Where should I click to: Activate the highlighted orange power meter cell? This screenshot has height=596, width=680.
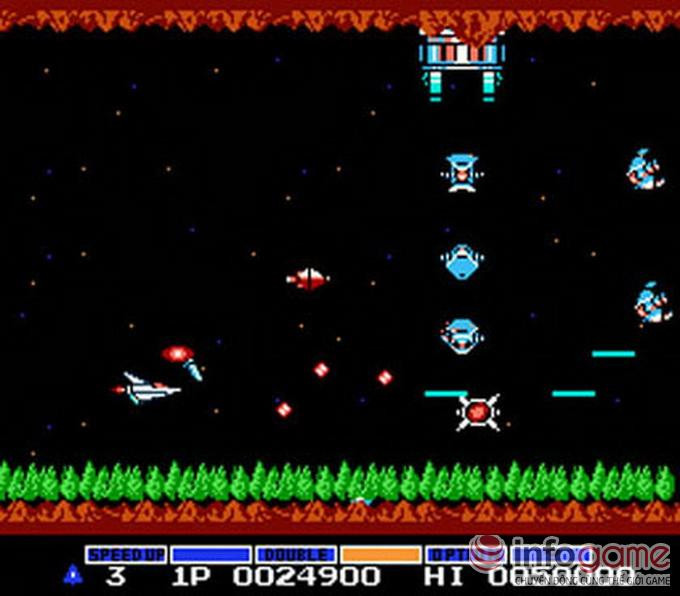[380, 554]
